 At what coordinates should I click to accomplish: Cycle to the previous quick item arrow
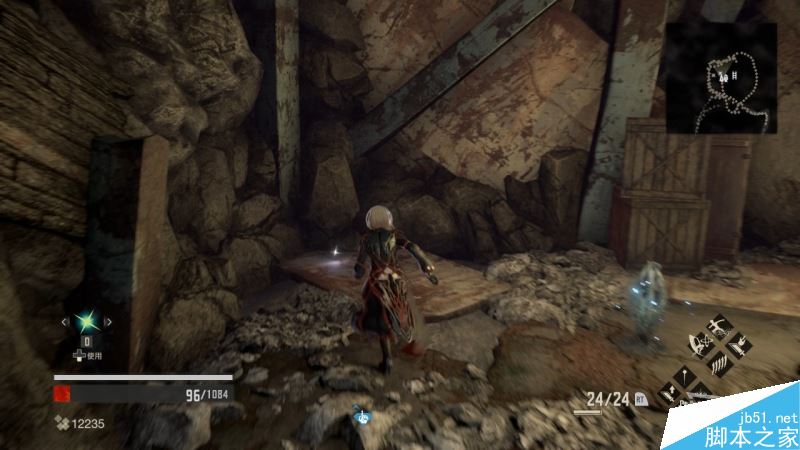[x=66, y=321]
